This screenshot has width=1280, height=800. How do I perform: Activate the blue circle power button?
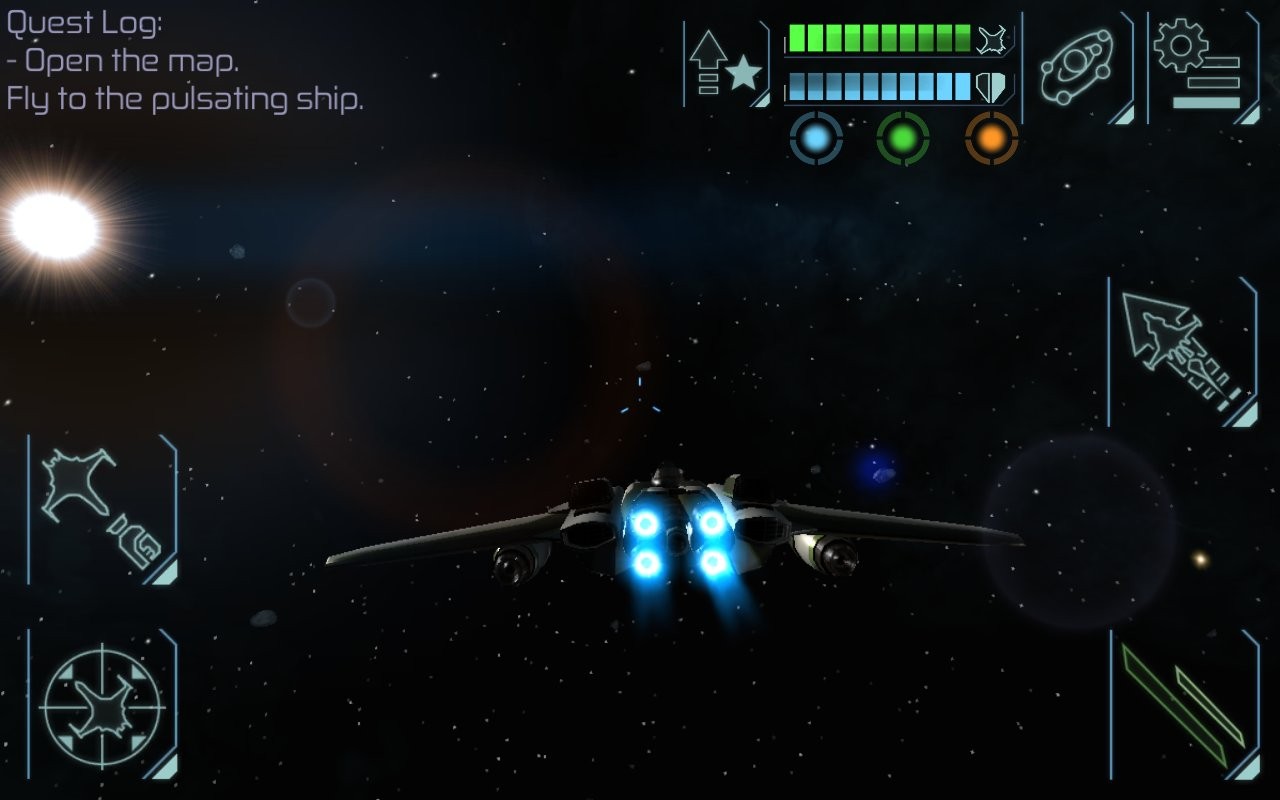point(816,139)
